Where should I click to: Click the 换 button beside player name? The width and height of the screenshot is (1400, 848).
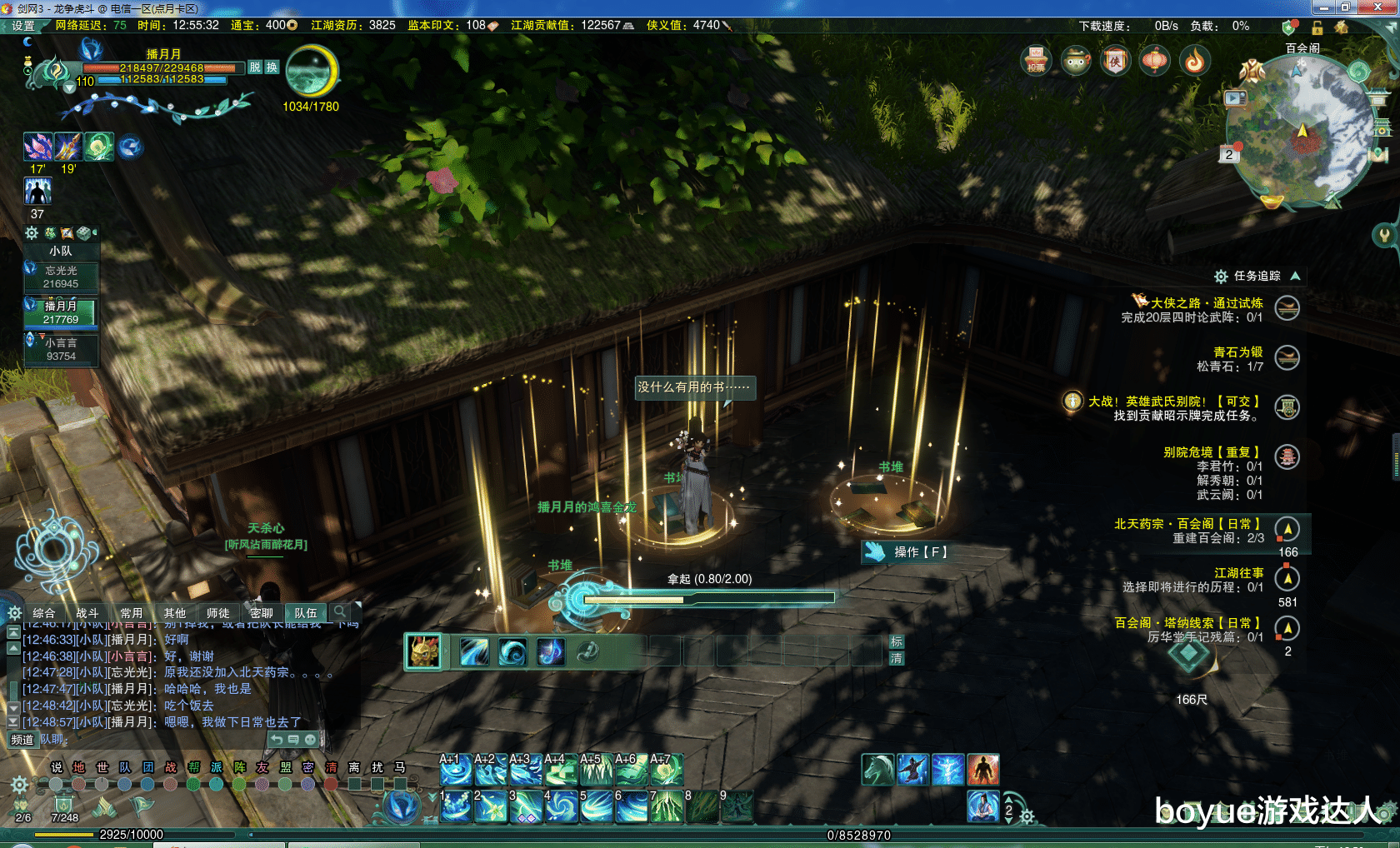272,67
